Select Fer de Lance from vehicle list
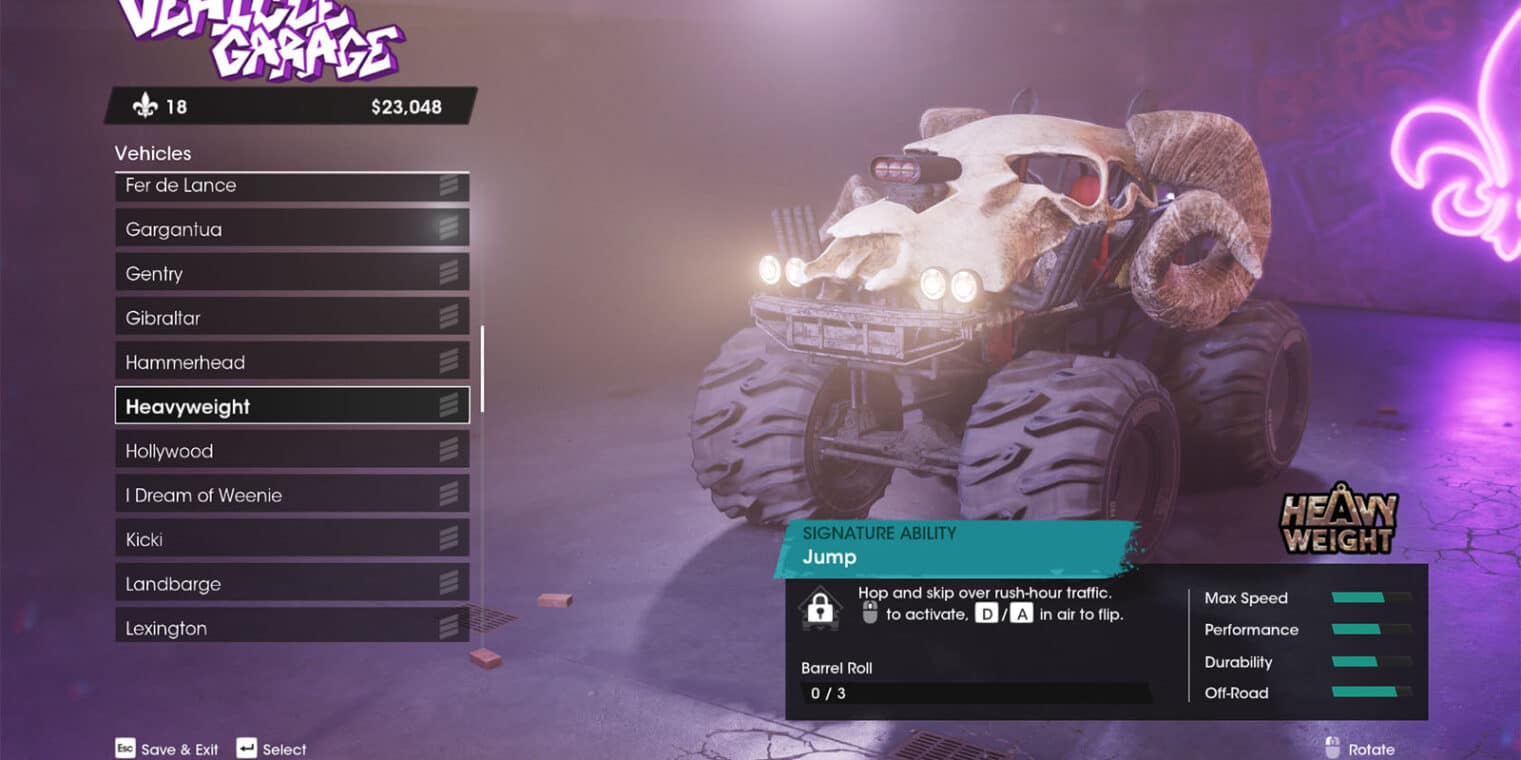1521x760 pixels. pyautogui.click(x=291, y=187)
